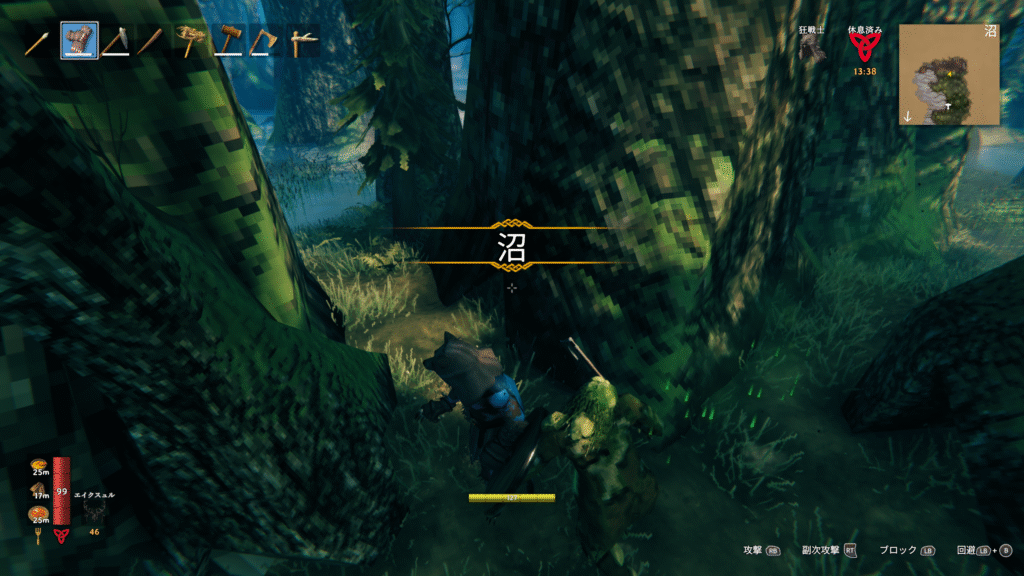This screenshot has width=1024, height=576.
Task: Open the swamp minimap
Action: [x=948, y=75]
